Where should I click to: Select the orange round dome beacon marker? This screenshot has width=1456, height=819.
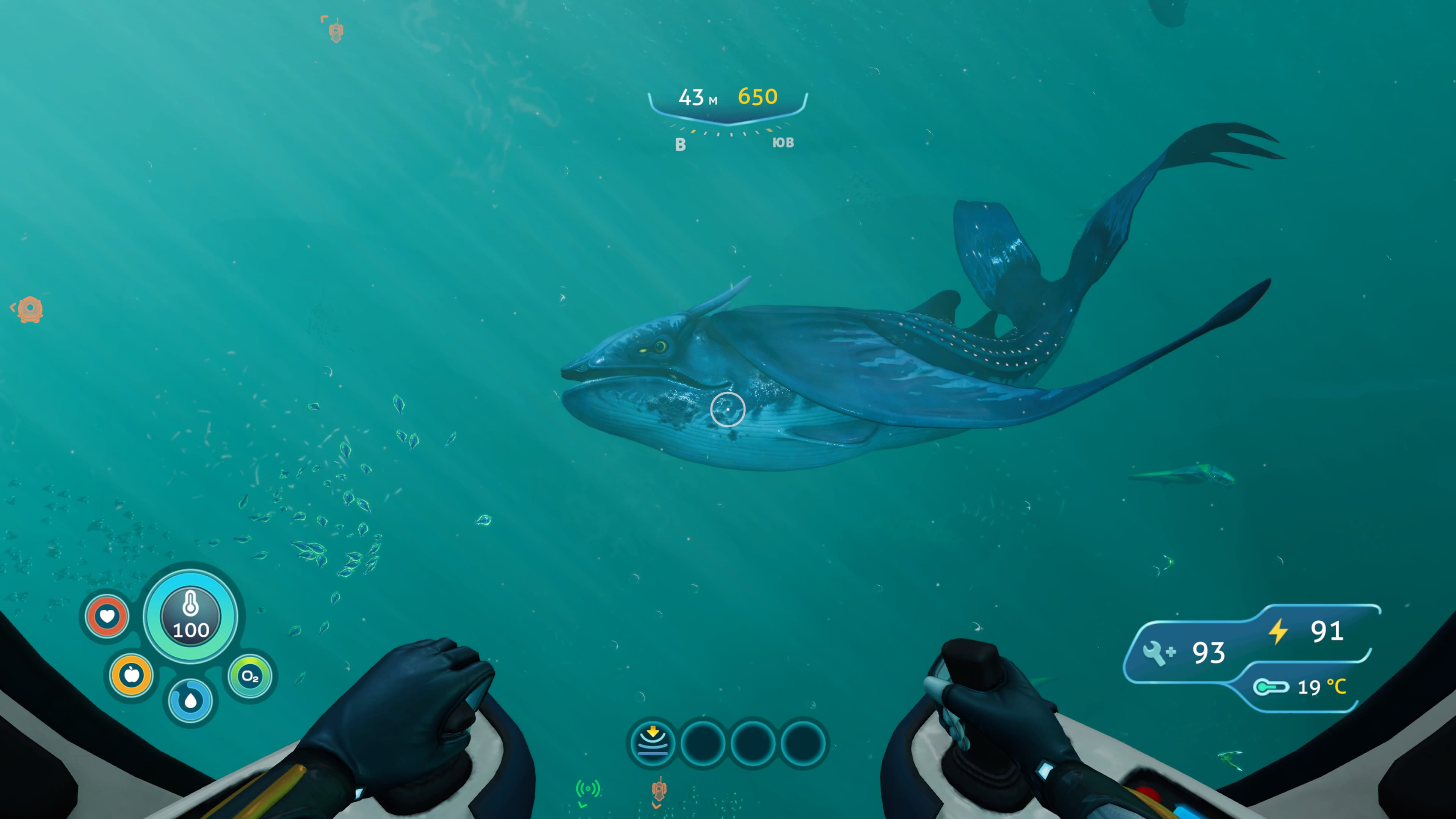click(30, 309)
